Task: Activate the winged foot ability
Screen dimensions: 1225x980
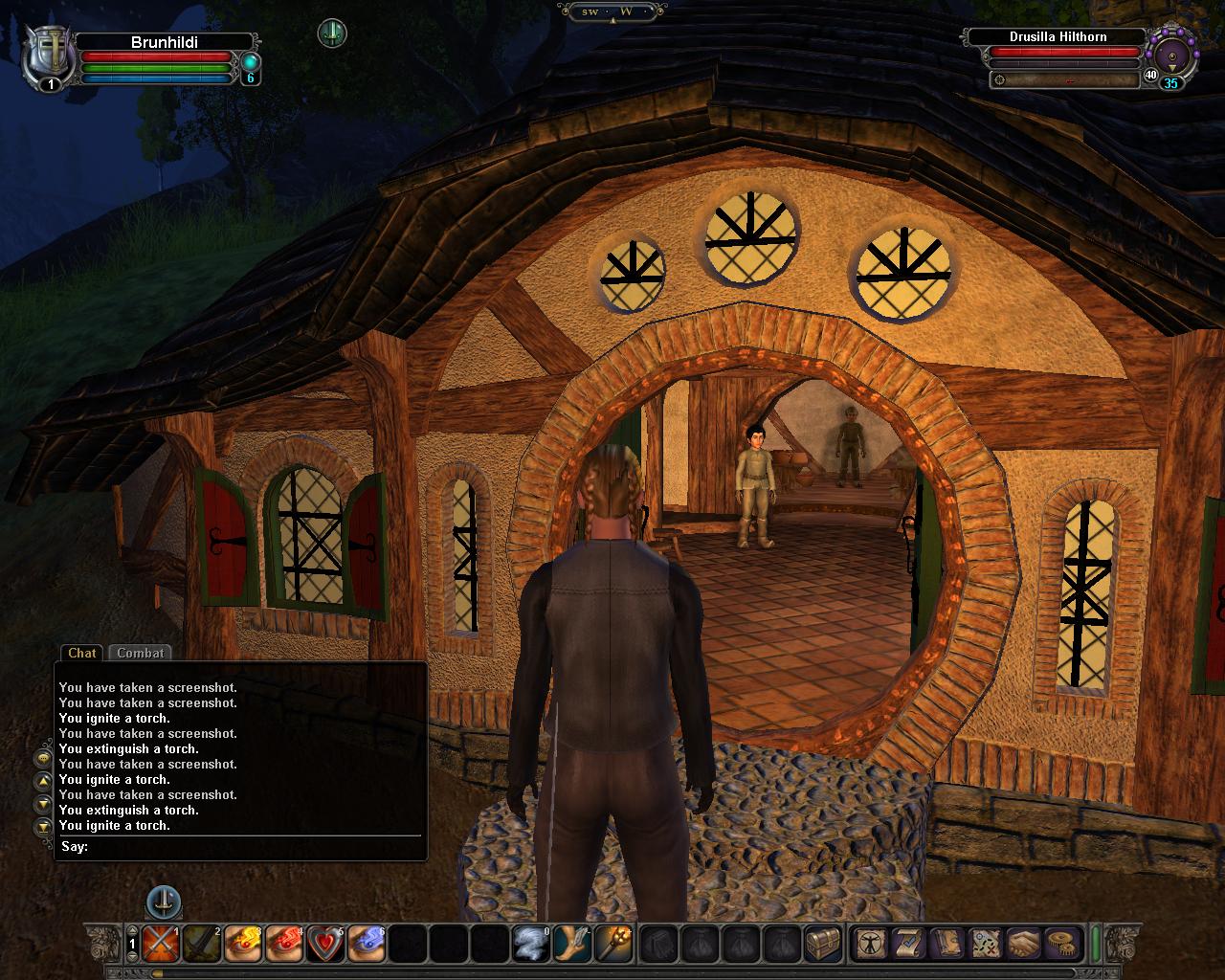Action: [x=572, y=944]
